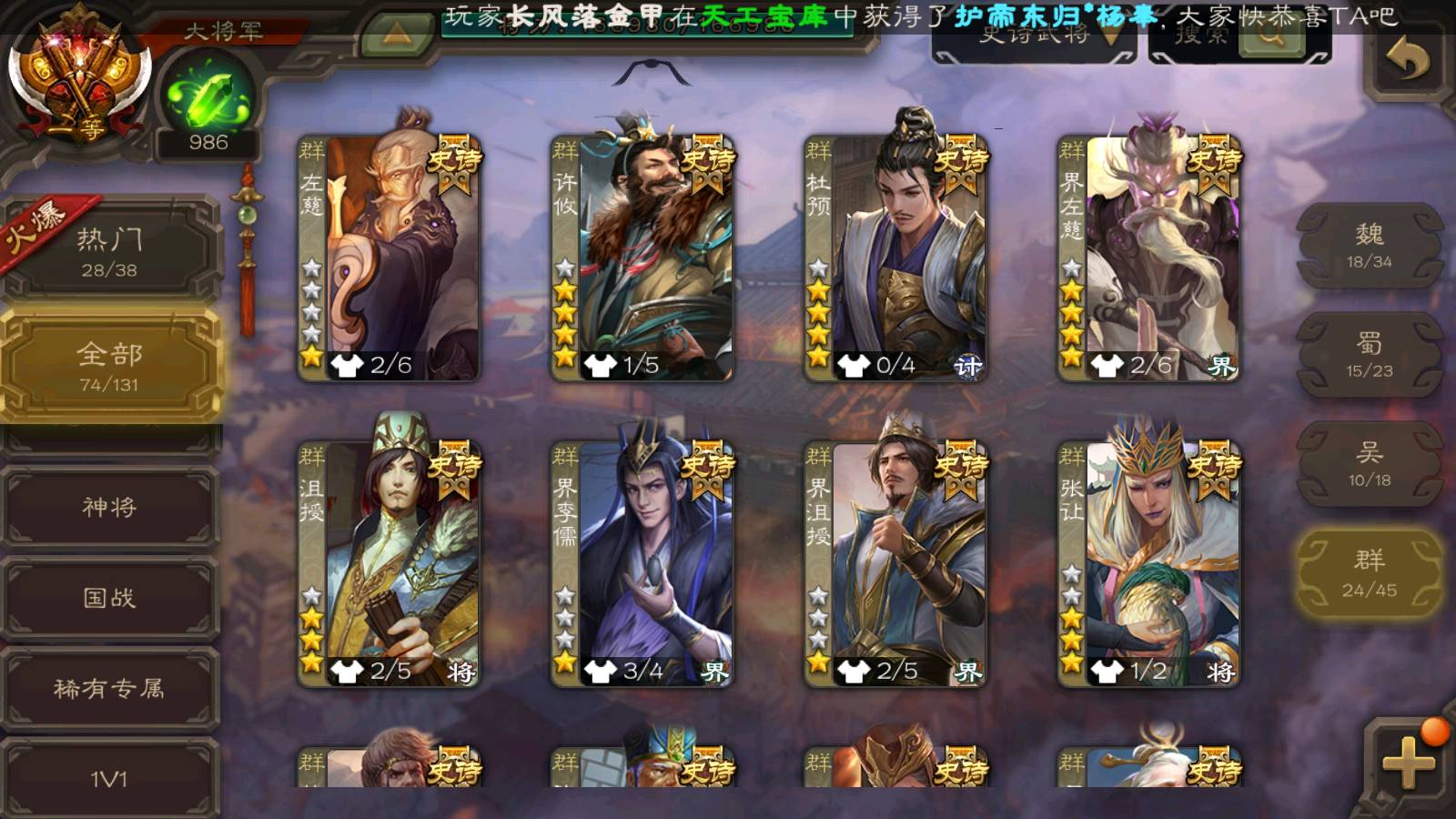The height and width of the screenshot is (819, 1456).
Task: Show the 国战 hero category
Action: pos(109,598)
